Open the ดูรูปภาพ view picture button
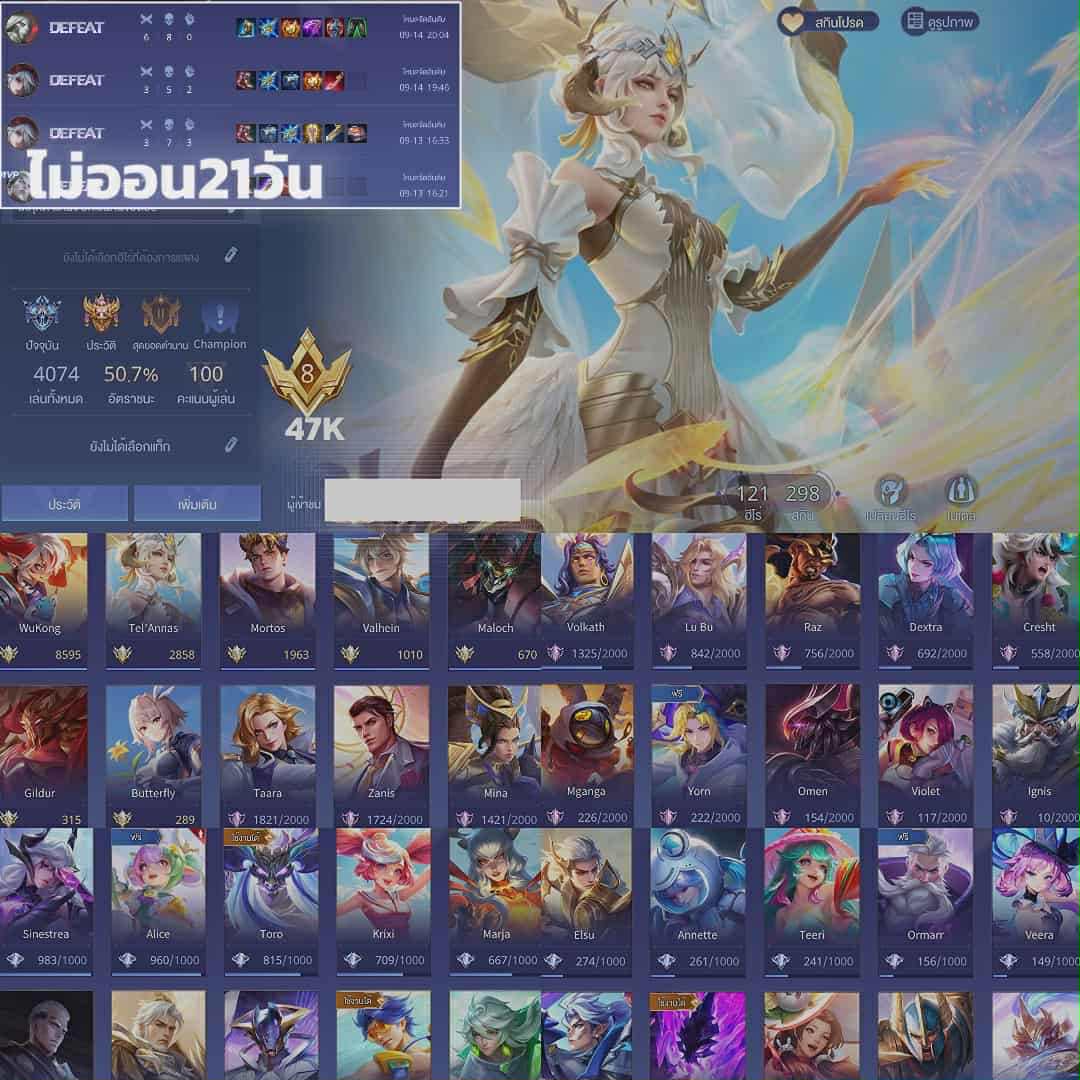 940,21
